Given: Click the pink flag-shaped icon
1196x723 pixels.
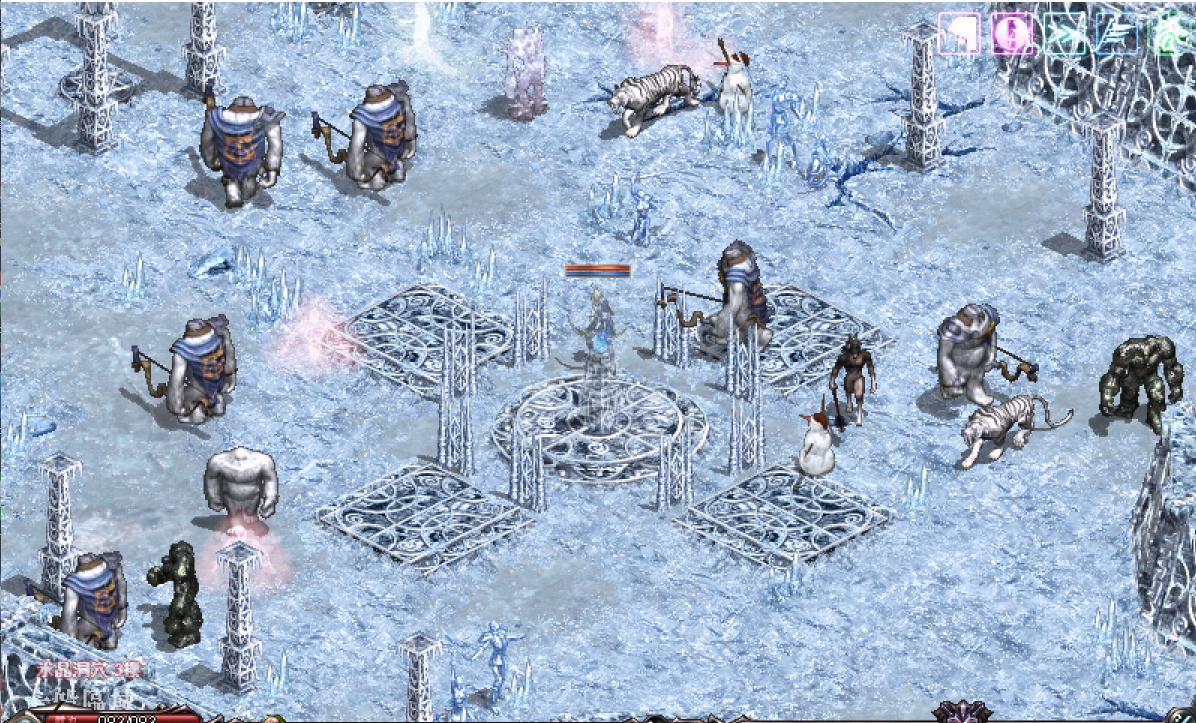Looking at the screenshot, I should pyautogui.click(x=960, y=34).
